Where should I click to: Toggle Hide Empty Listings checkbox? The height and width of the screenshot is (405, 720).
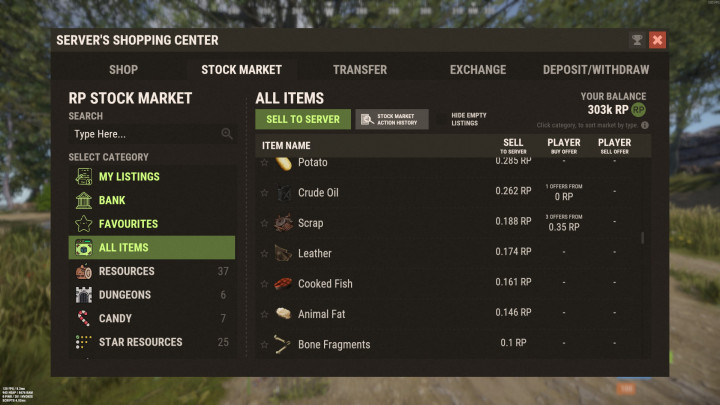click(x=442, y=120)
